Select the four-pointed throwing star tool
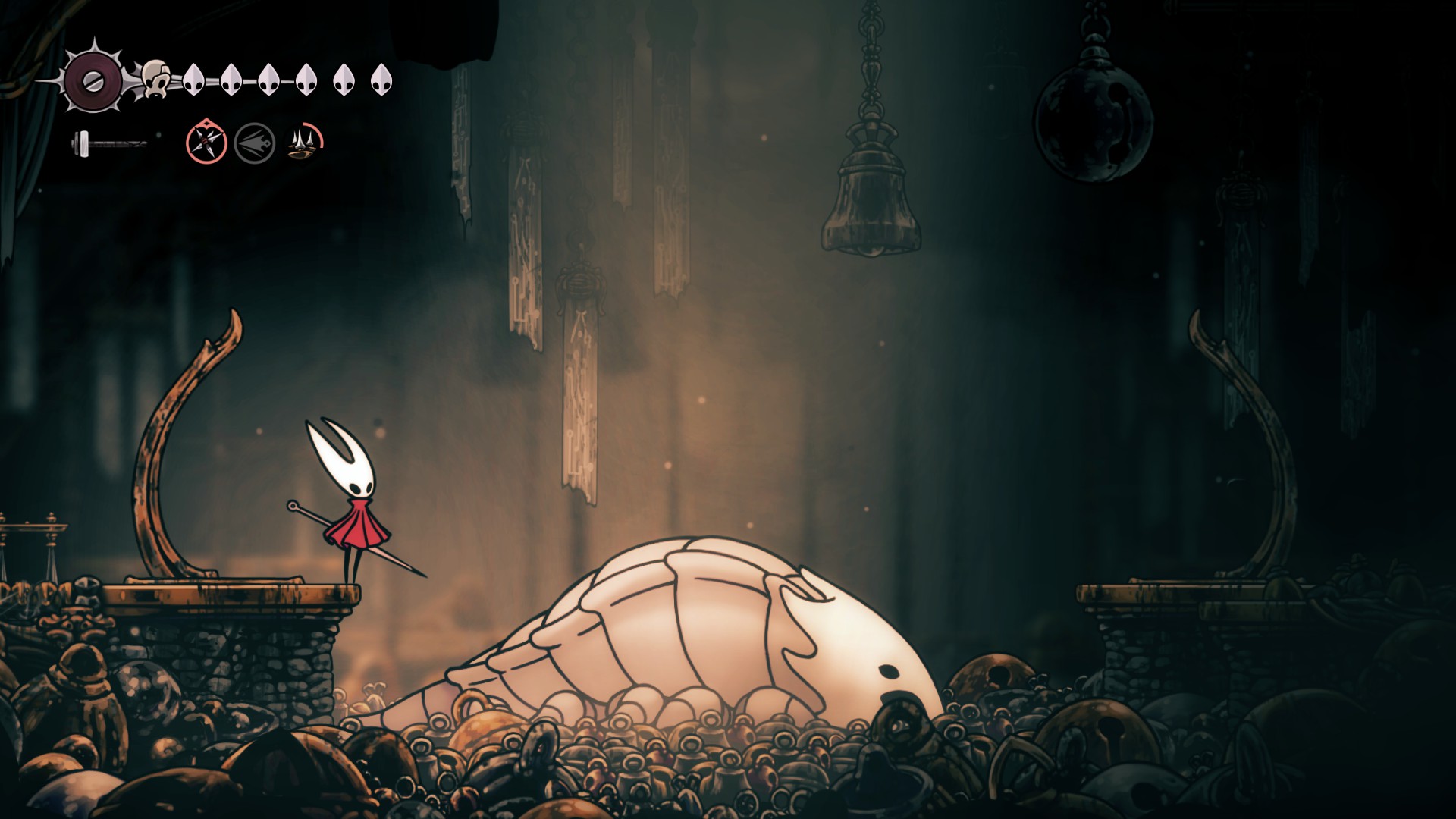The image size is (1456, 819). pos(206,141)
